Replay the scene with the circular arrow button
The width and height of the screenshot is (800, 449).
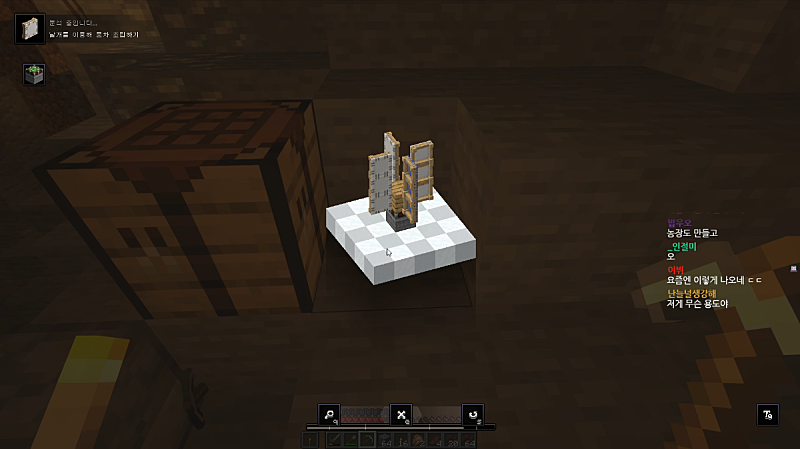(x=473, y=413)
